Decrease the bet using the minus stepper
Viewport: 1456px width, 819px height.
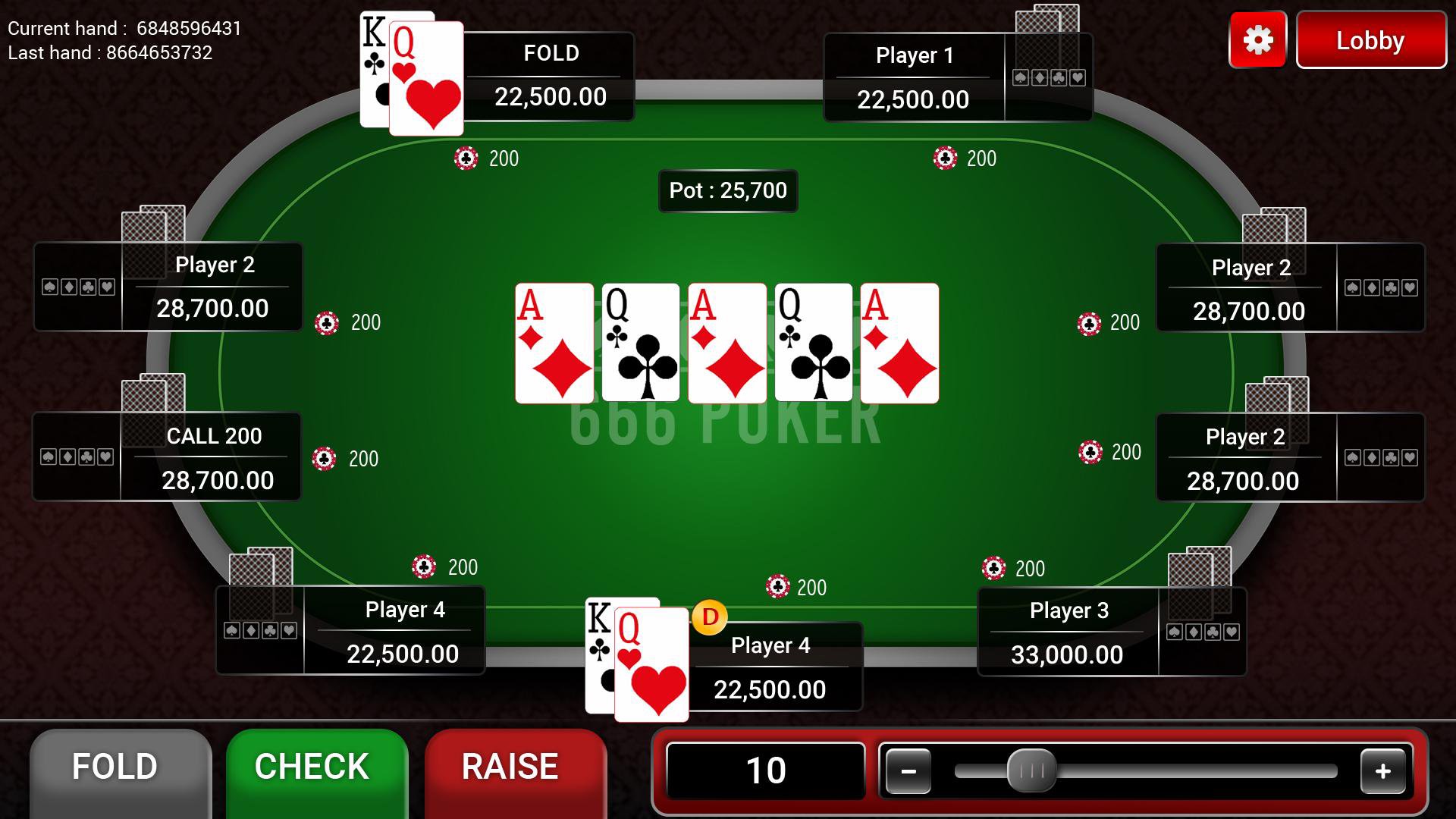[x=910, y=770]
